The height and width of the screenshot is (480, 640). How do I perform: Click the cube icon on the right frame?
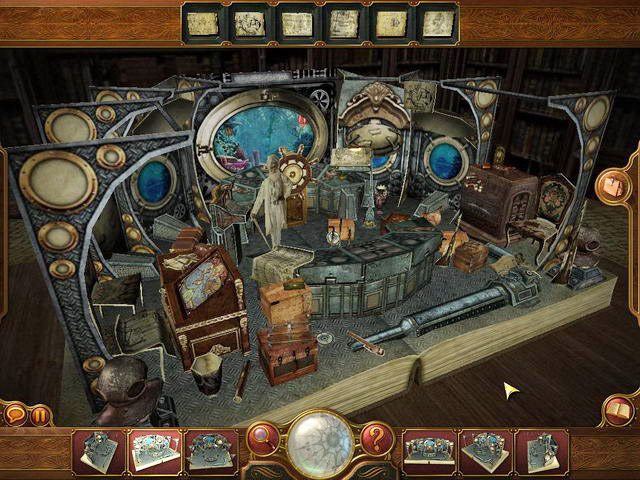[x=611, y=185]
